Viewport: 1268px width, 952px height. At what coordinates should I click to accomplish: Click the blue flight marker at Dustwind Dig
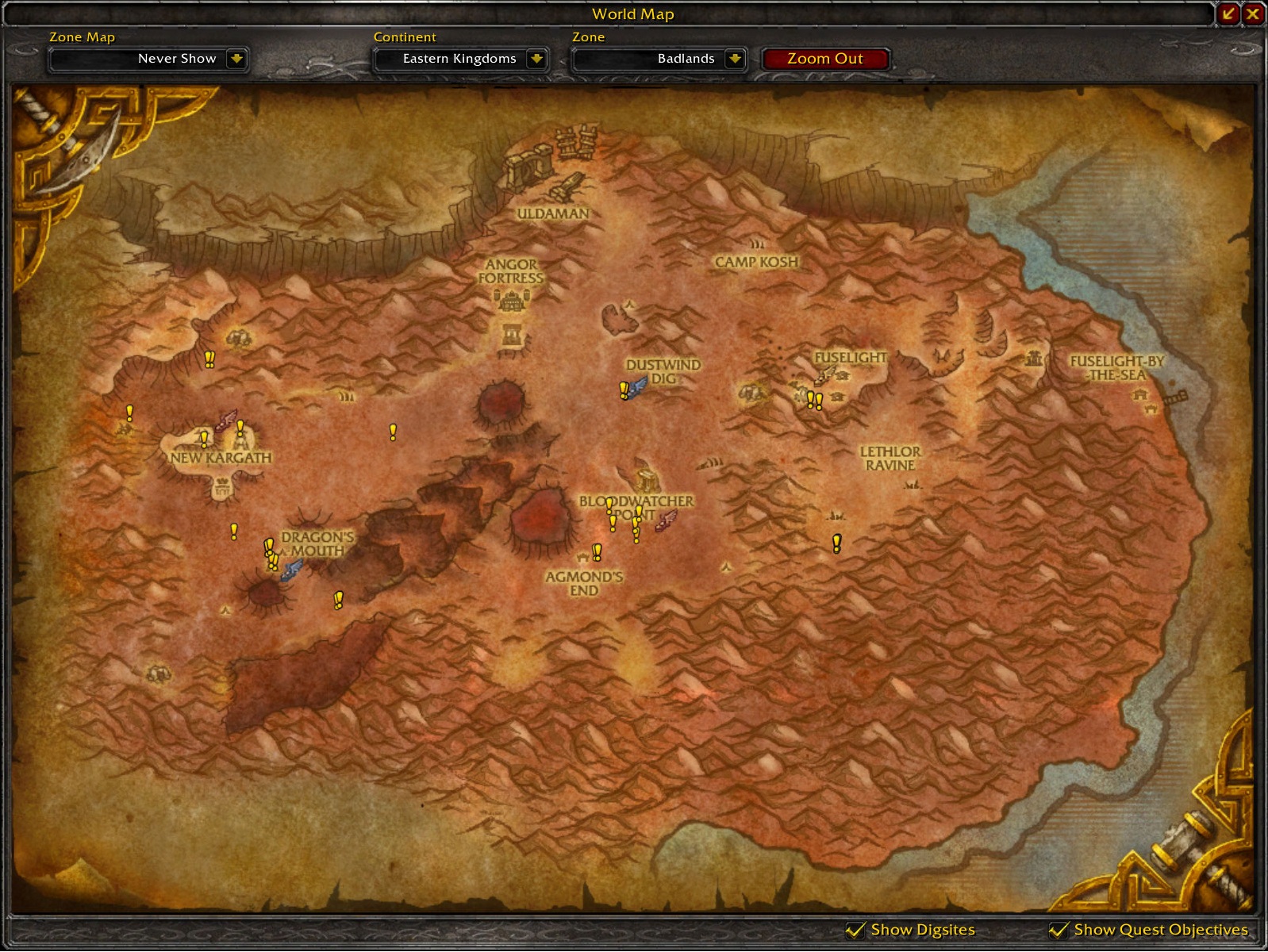[638, 386]
